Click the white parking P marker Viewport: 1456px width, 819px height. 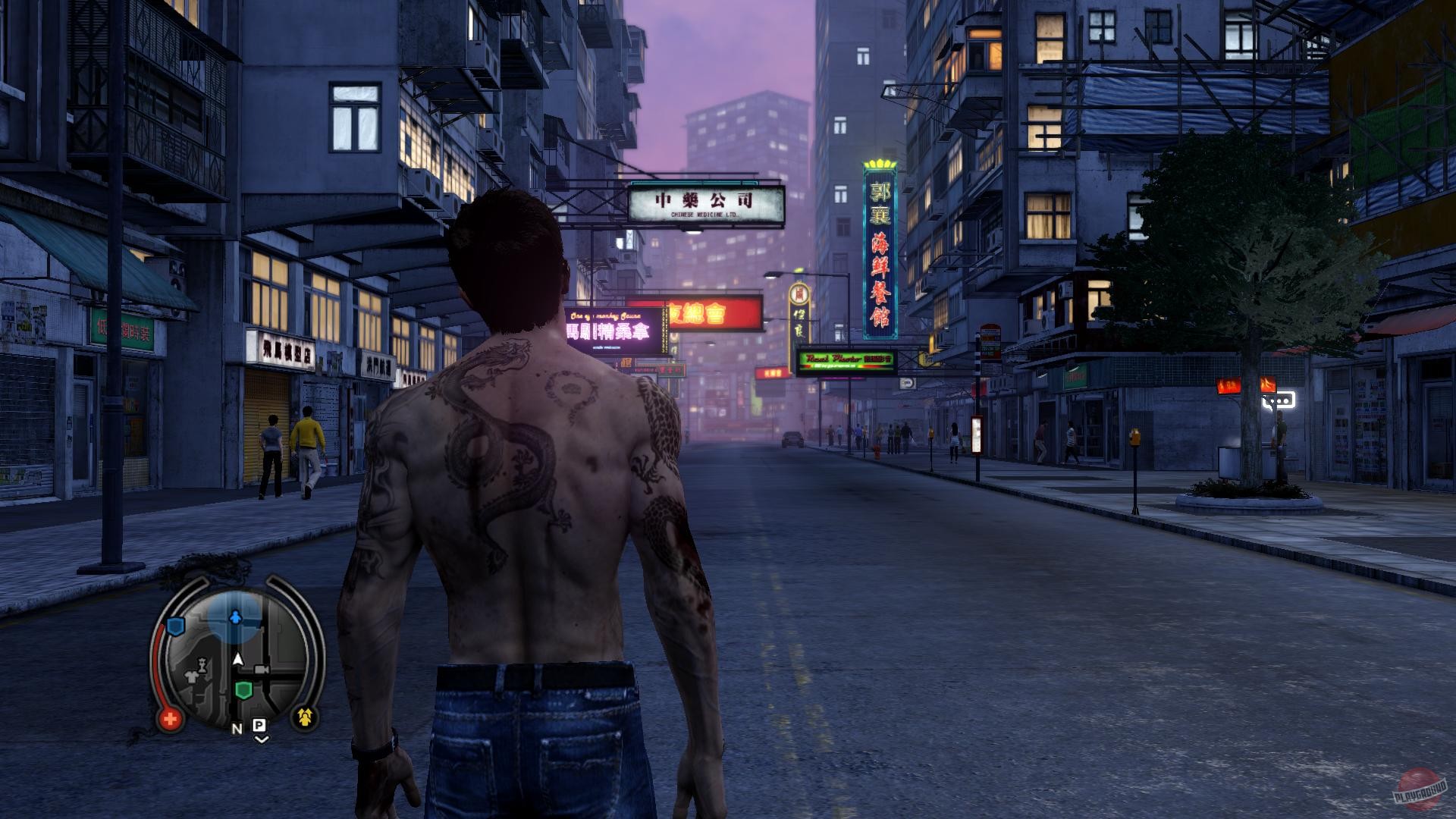259,726
